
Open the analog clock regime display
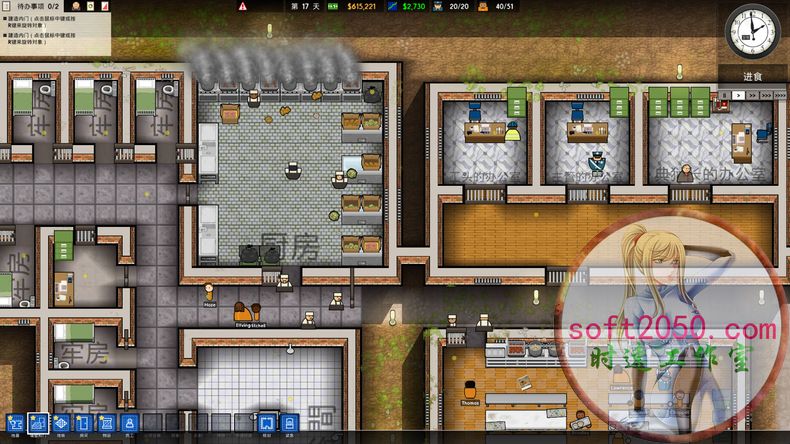(753, 31)
